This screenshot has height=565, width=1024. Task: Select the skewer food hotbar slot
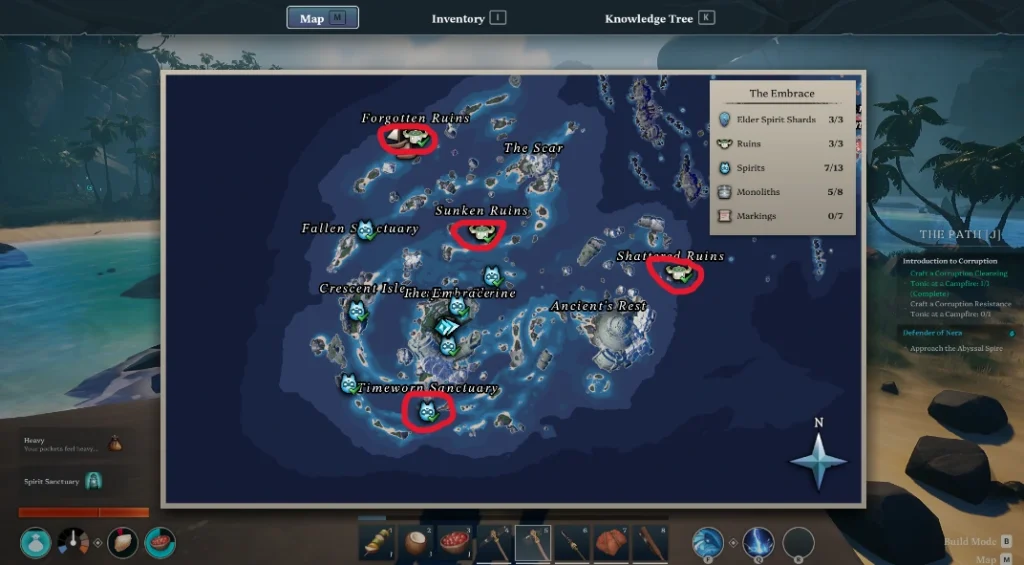(377, 543)
